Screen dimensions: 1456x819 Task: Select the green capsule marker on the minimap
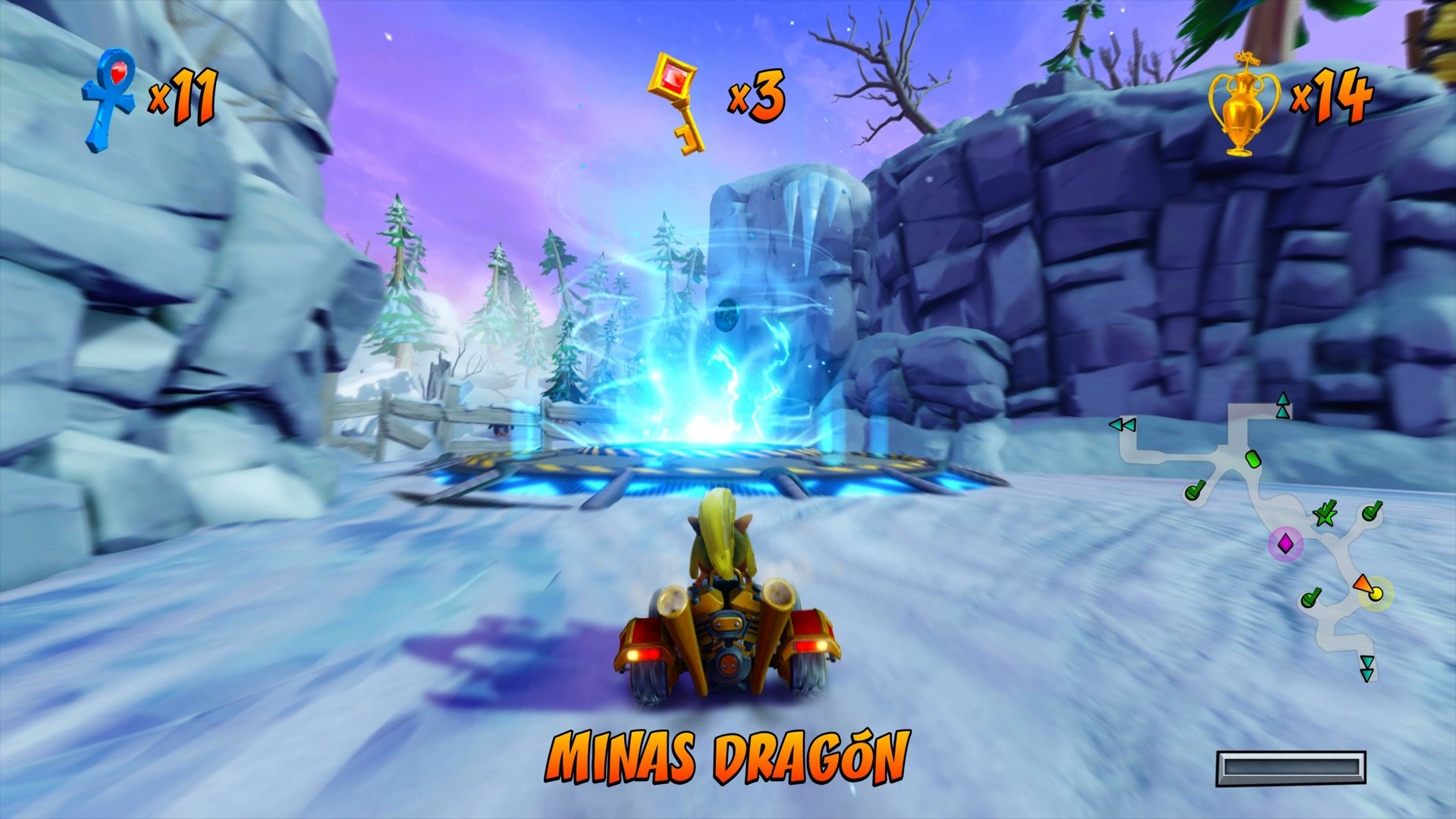[x=1253, y=458]
